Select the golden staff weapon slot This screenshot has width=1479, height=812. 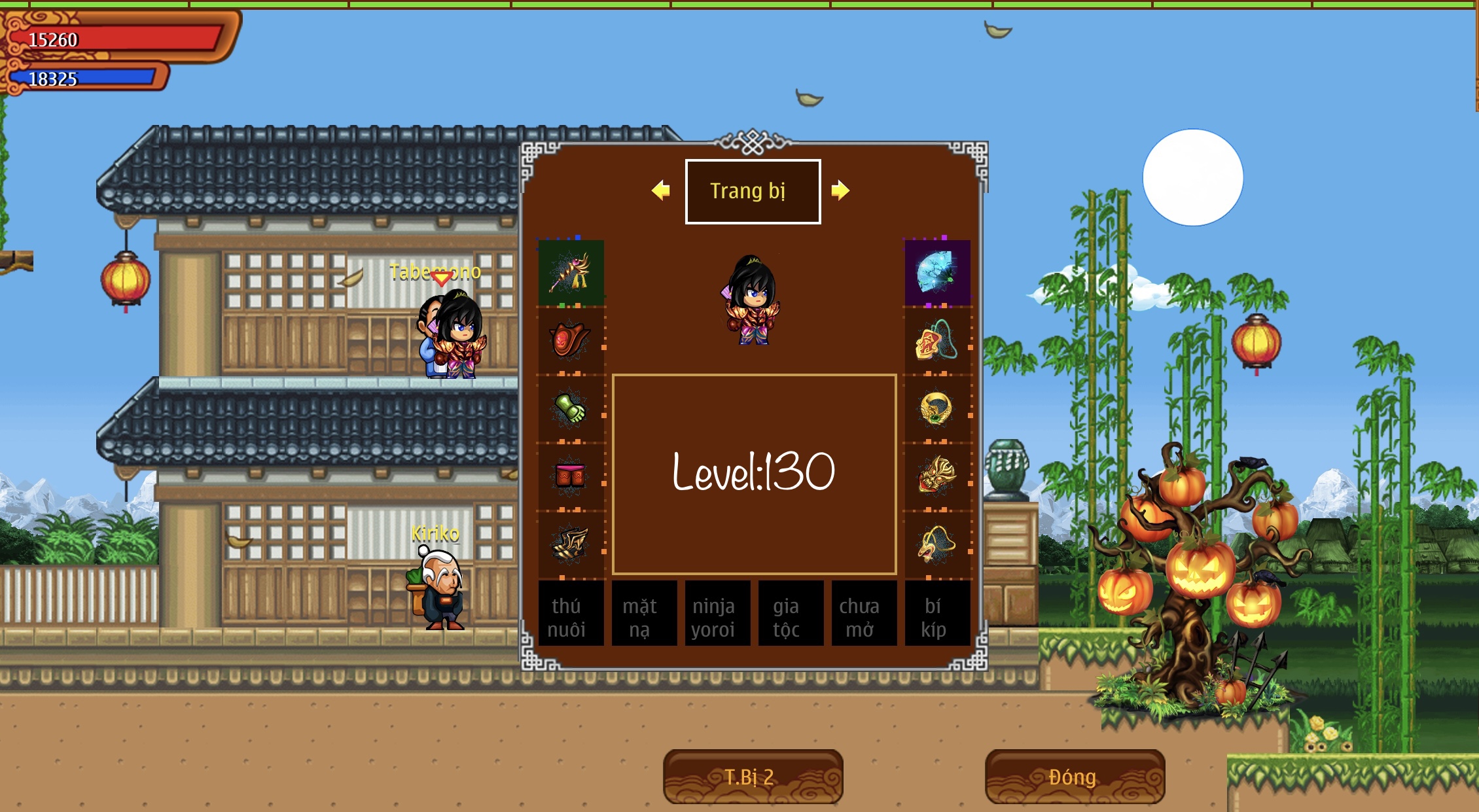(x=571, y=272)
